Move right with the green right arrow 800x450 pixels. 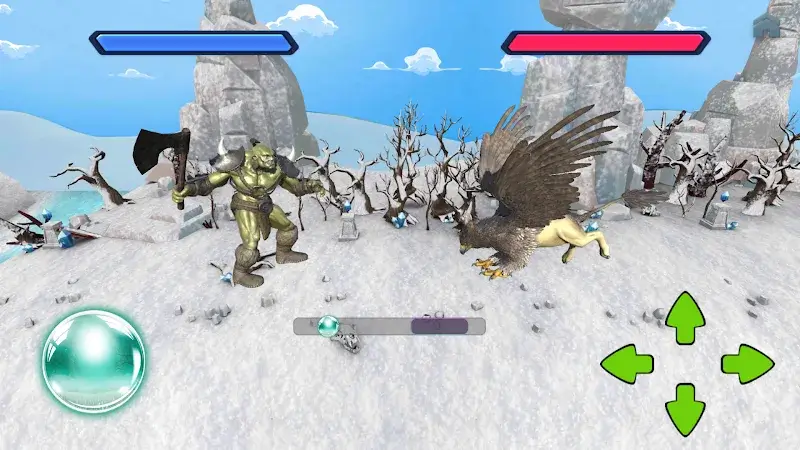(746, 363)
